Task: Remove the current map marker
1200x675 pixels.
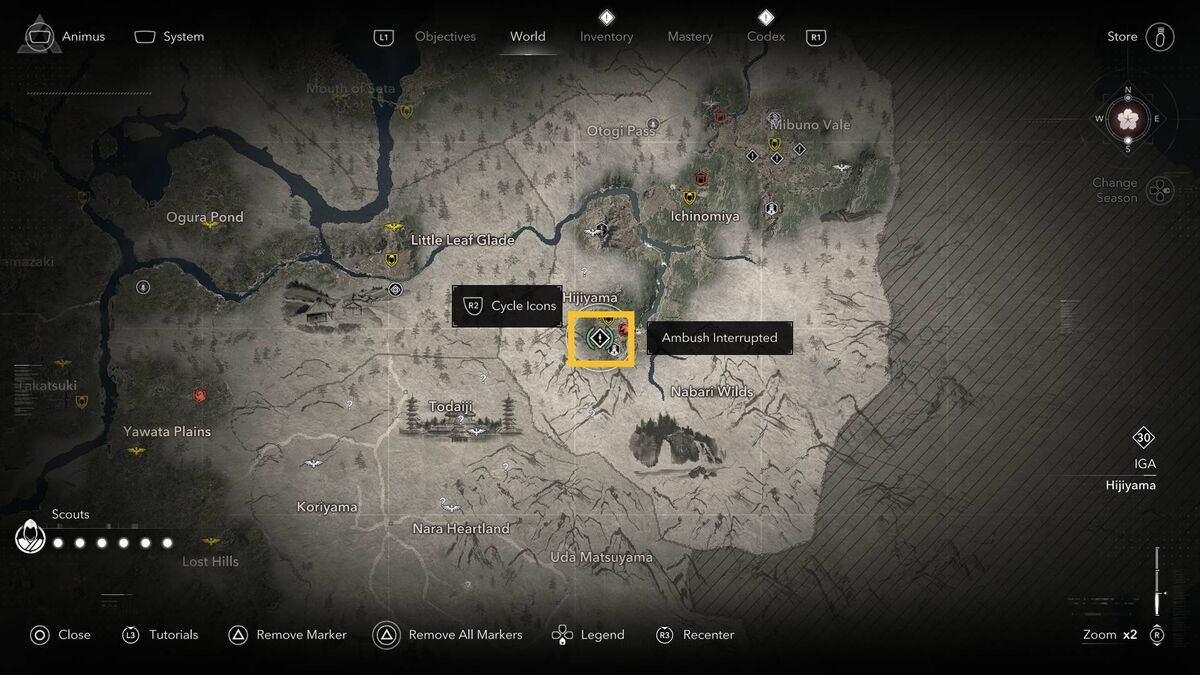Action: tap(288, 635)
